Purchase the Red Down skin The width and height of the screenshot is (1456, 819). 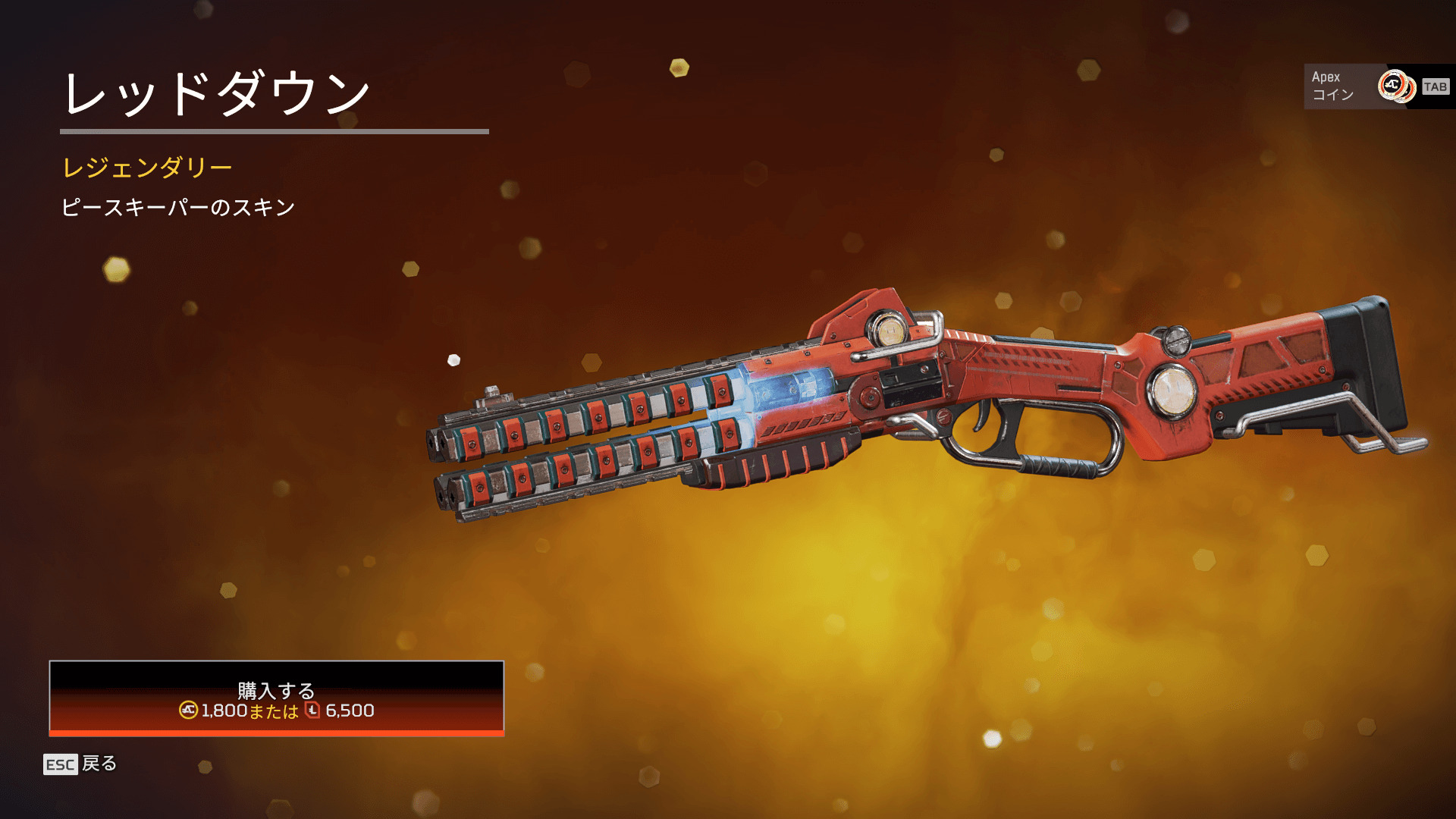tap(277, 698)
